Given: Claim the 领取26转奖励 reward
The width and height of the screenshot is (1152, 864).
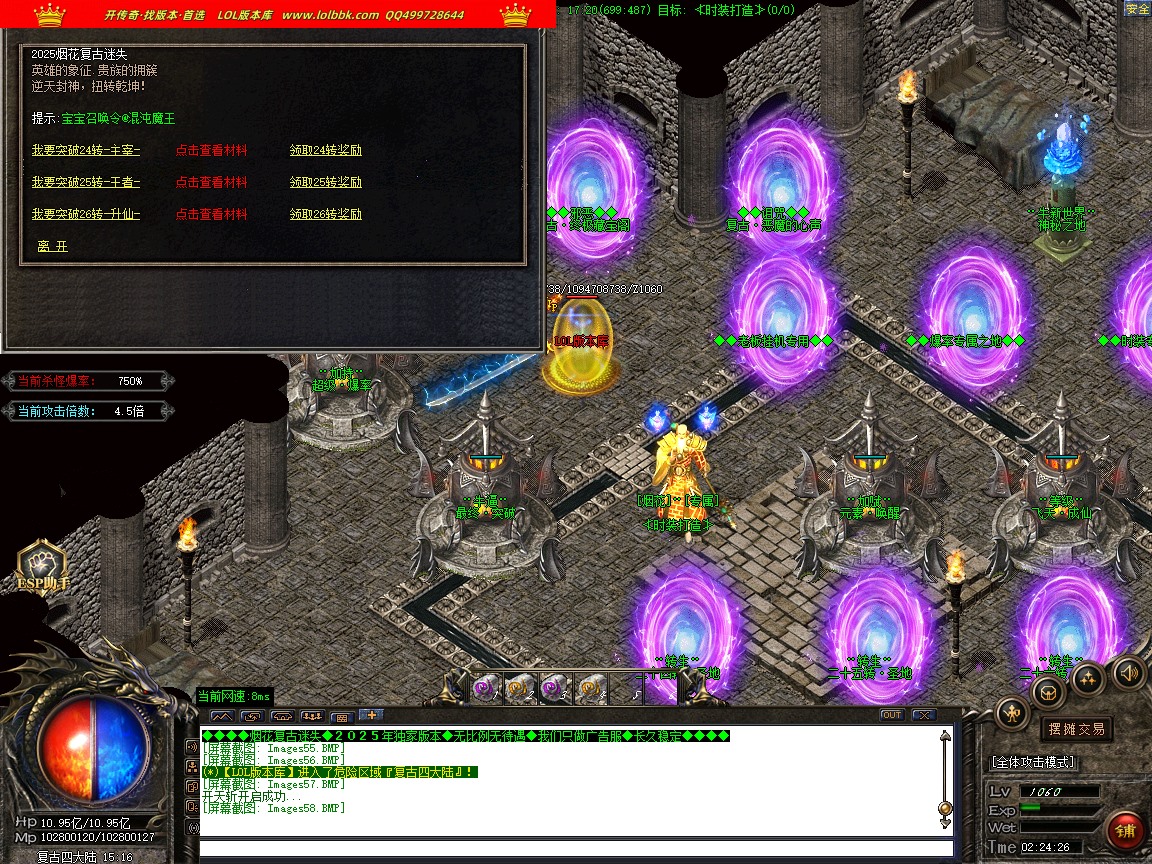Looking at the screenshot, I should (326, 215).
